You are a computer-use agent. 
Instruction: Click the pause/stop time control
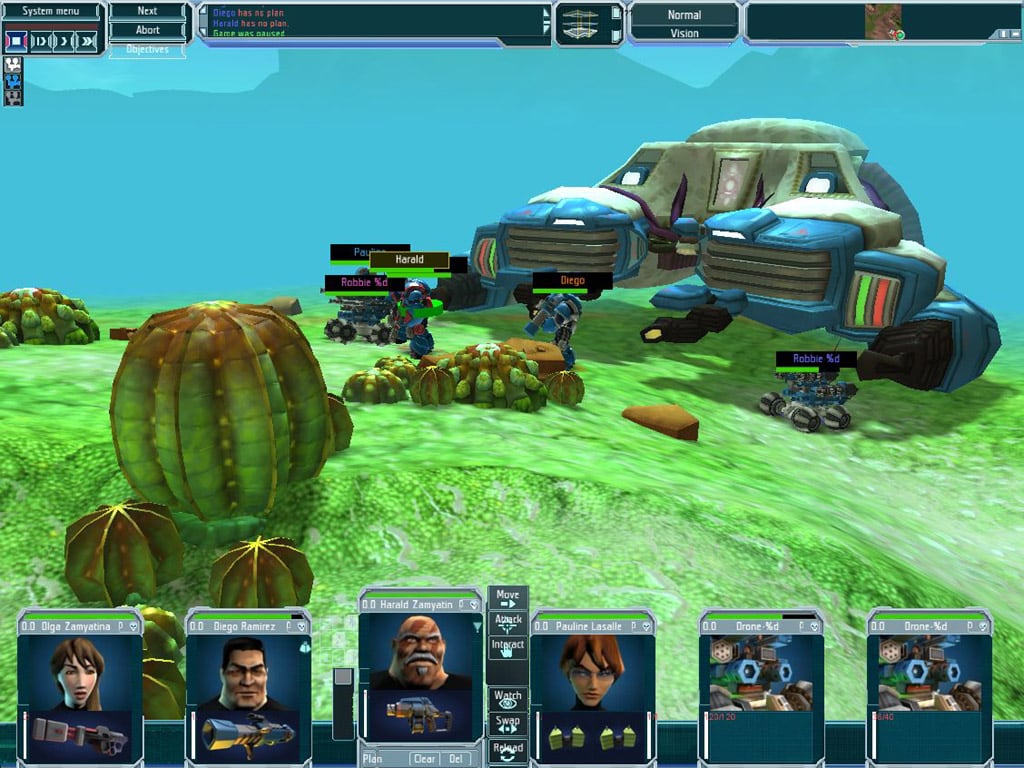(x=16, y=41)
